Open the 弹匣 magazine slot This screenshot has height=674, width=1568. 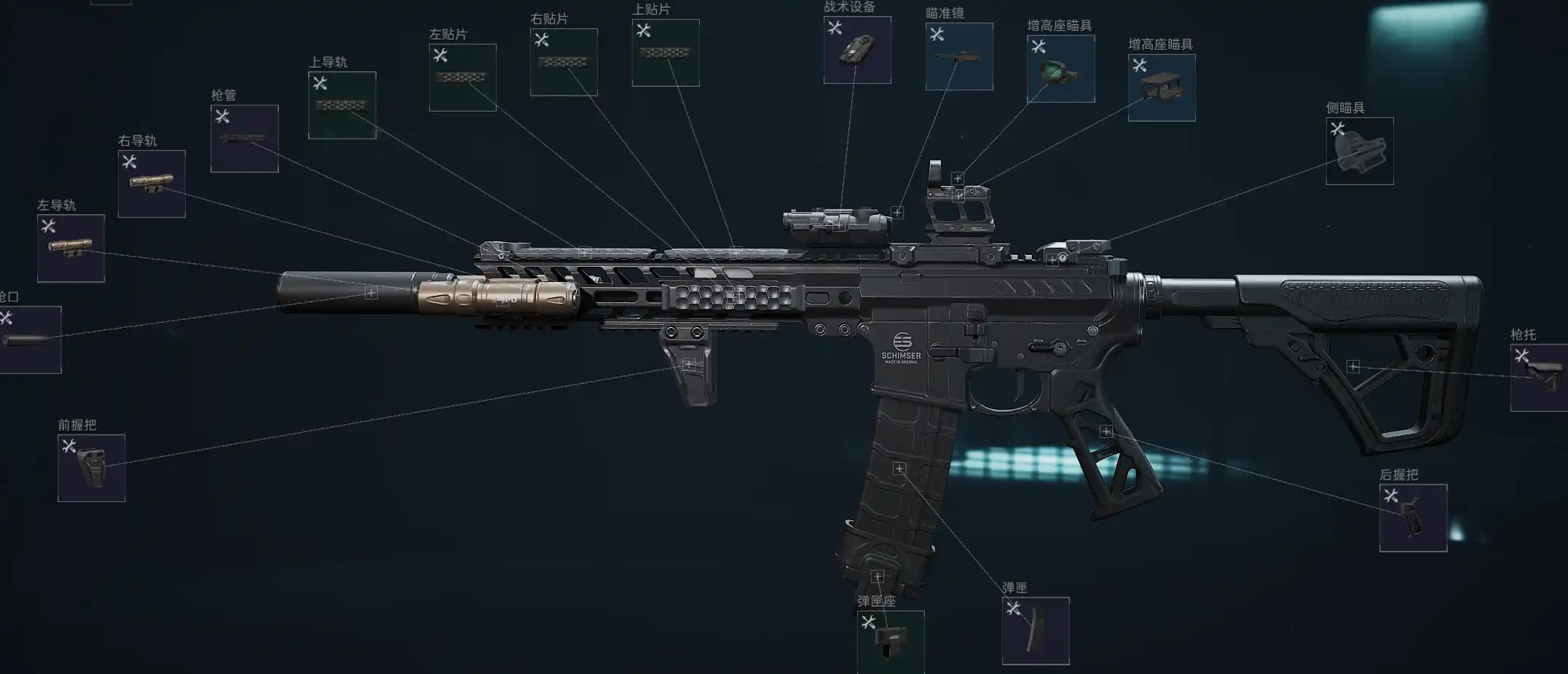point(1035,630)
